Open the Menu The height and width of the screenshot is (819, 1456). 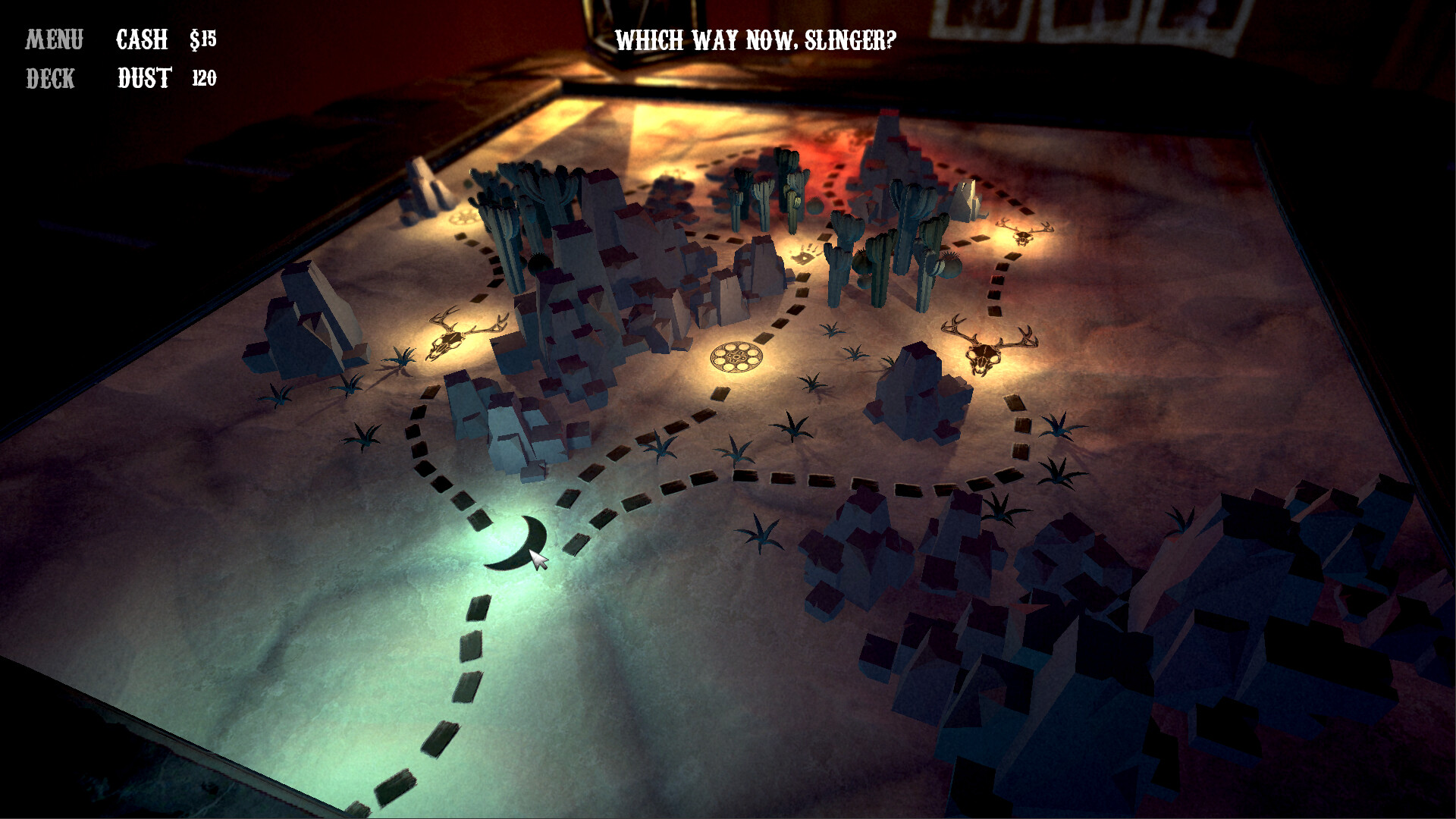pyautogui.click(x=54, y=36)
